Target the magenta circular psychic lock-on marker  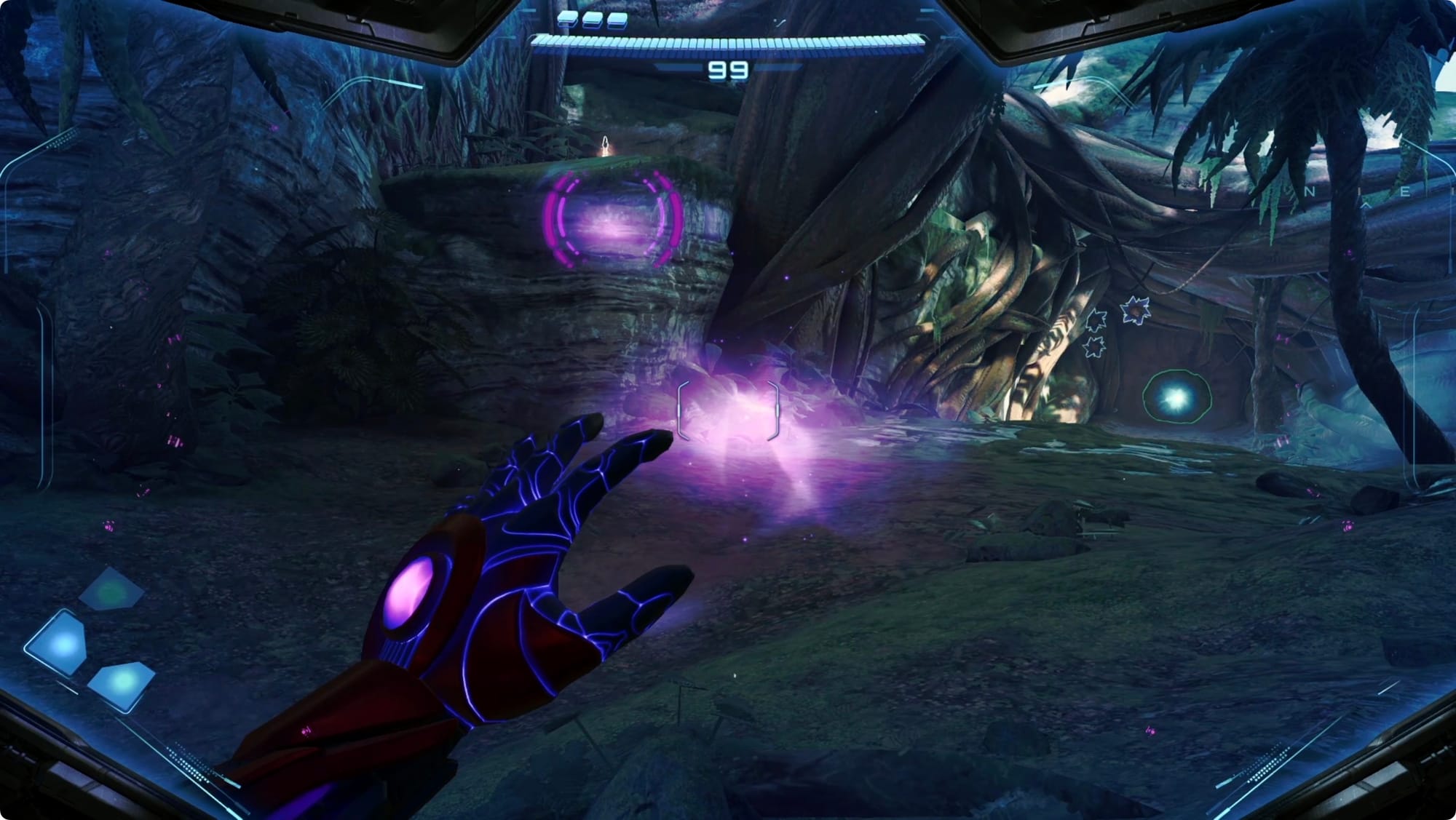(614, 220)
